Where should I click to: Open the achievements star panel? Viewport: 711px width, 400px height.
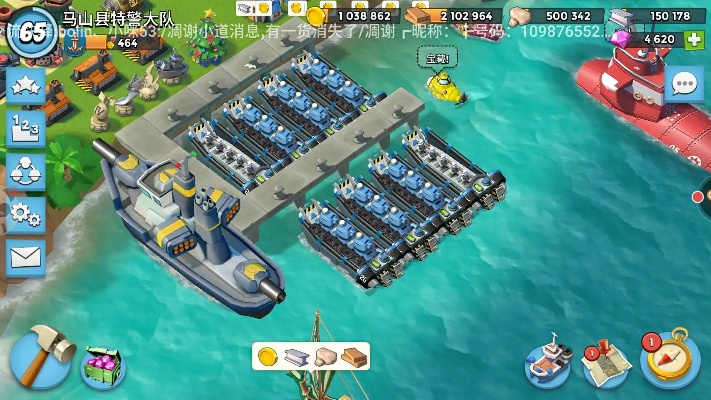pos(26,85)
